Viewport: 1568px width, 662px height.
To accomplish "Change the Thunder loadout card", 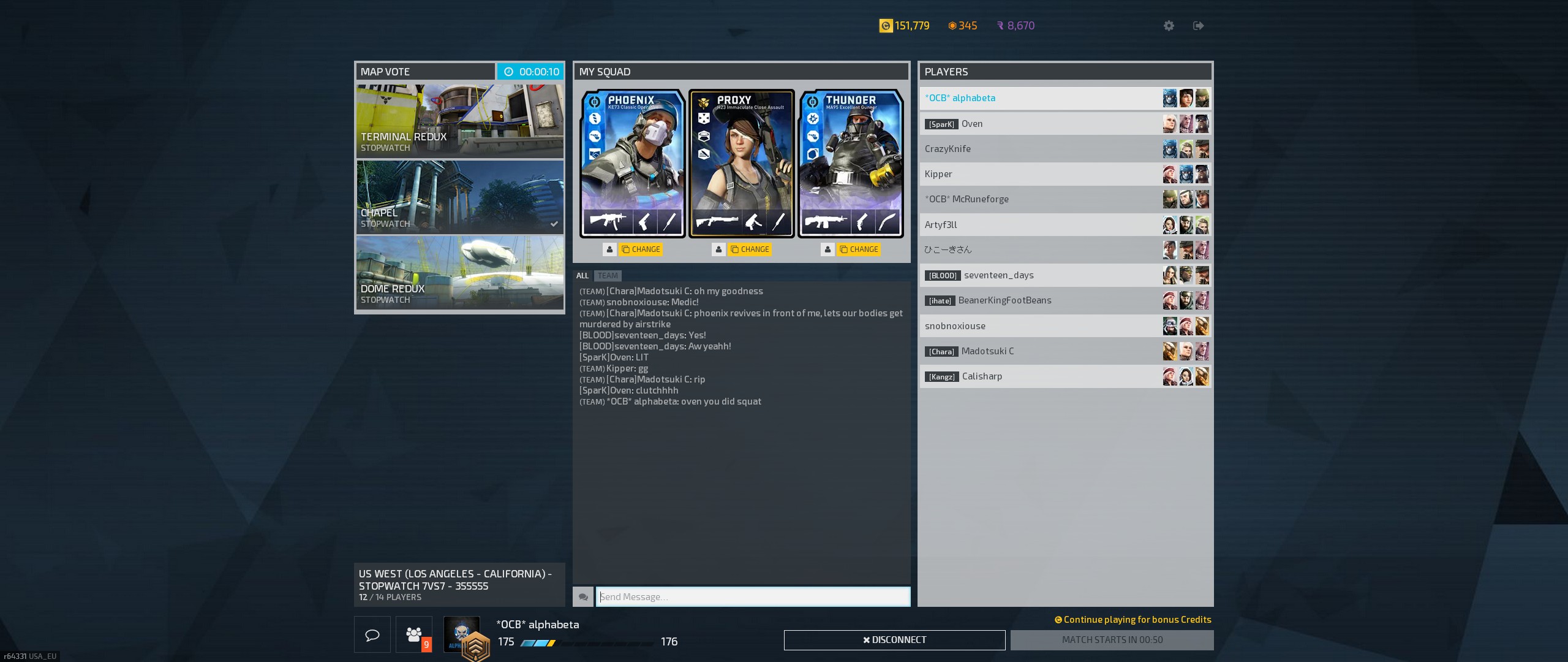I will point(859,249).
